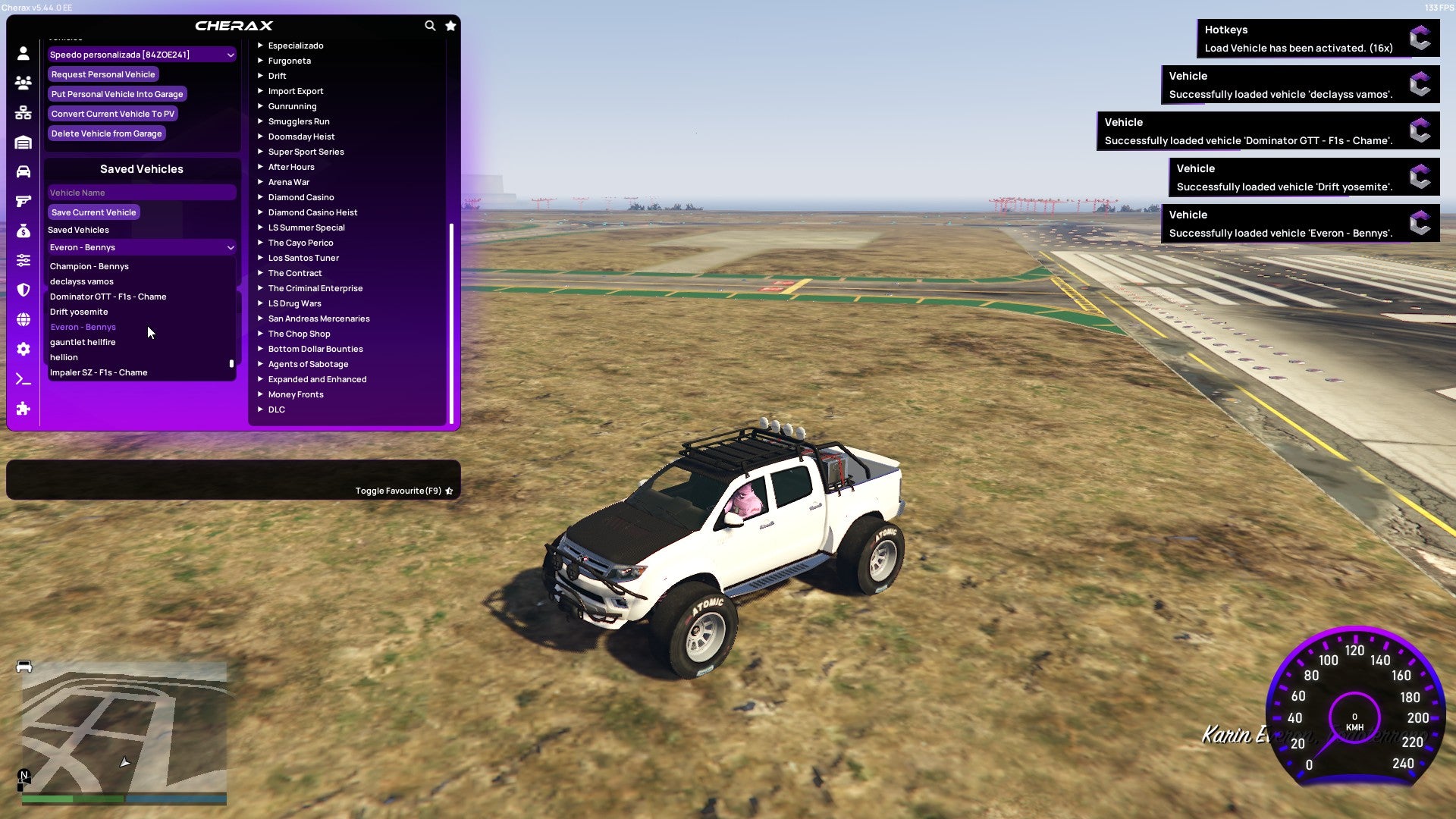Toggle Favourite using the star icon
1456x819 pixels.
click(448, 491)
